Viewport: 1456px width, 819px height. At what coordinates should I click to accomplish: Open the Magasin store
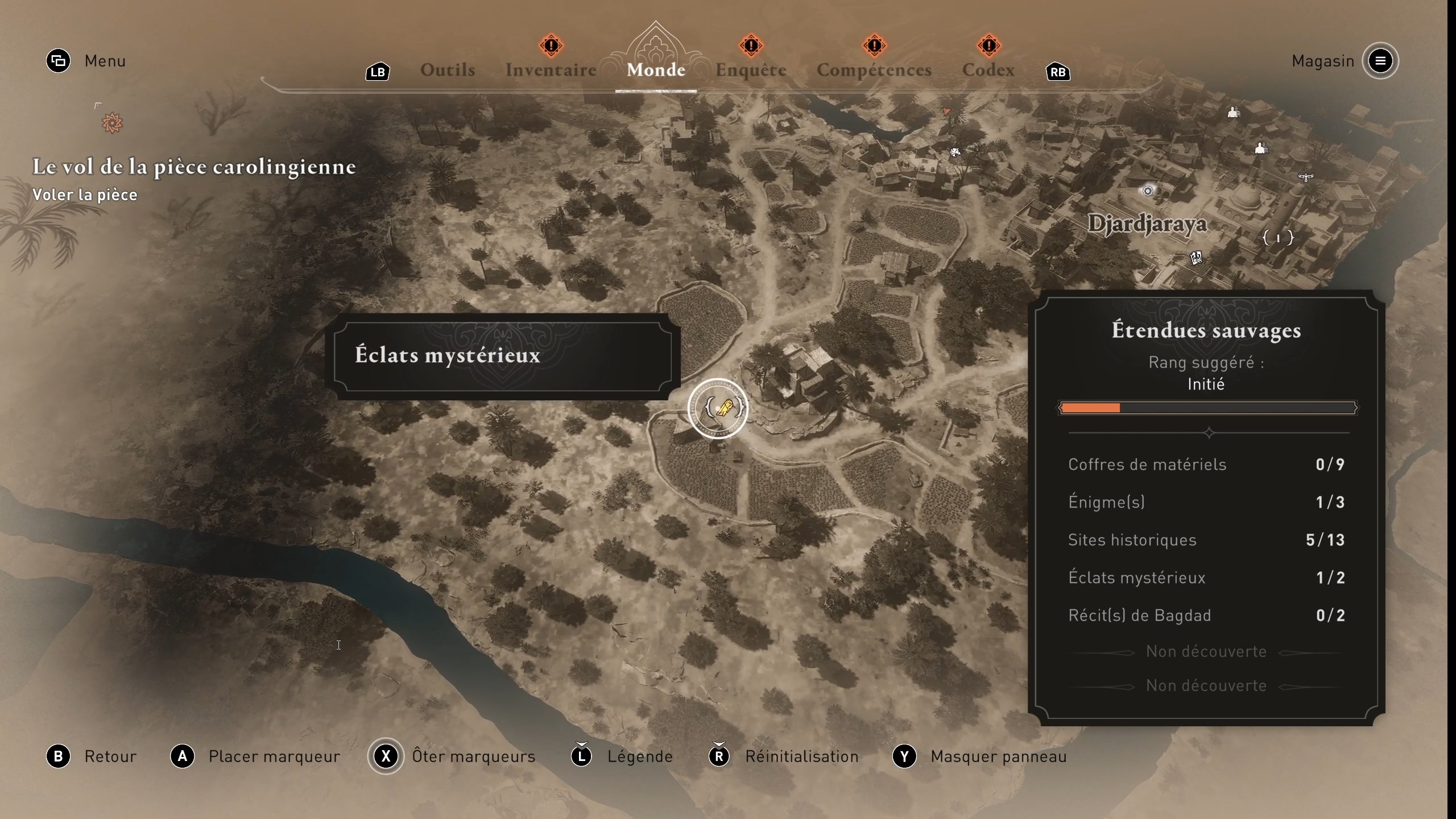coord(1322,61)
